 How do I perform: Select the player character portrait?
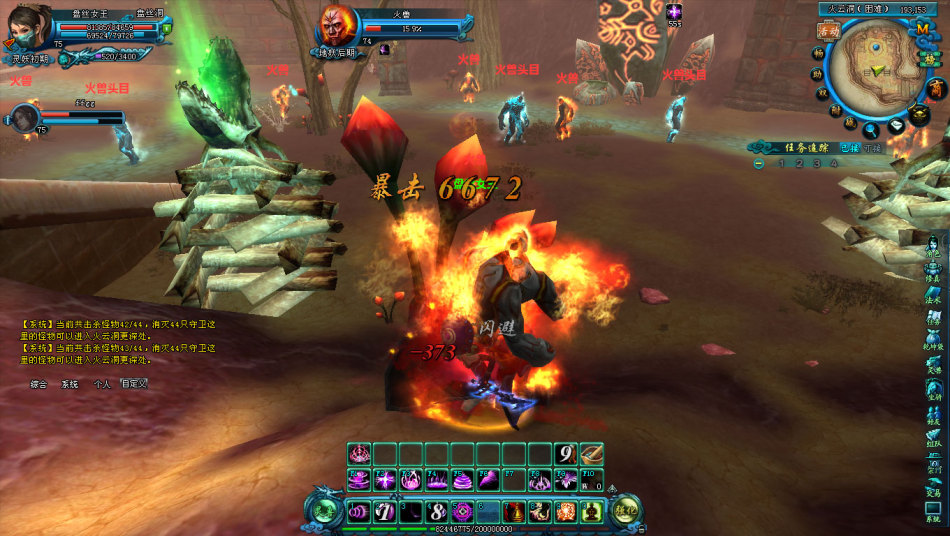coord(27,27)
